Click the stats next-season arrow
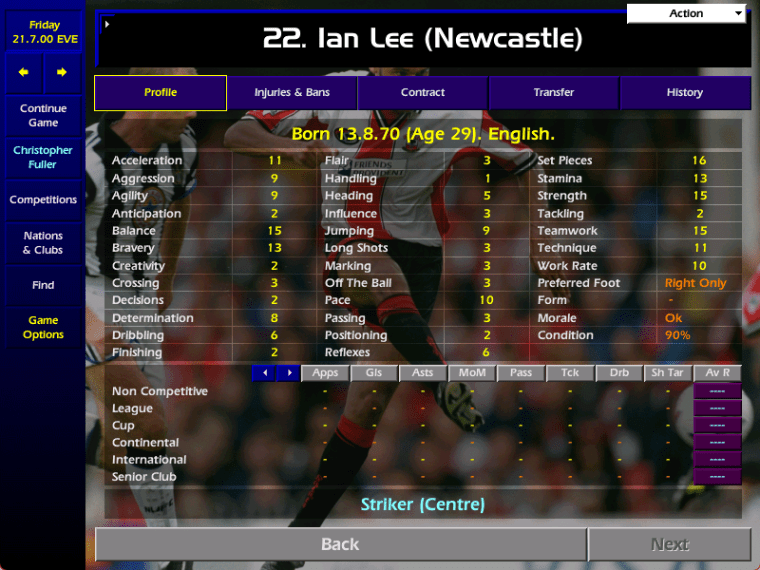The image size is (760, 570). [x=288, y=373]
